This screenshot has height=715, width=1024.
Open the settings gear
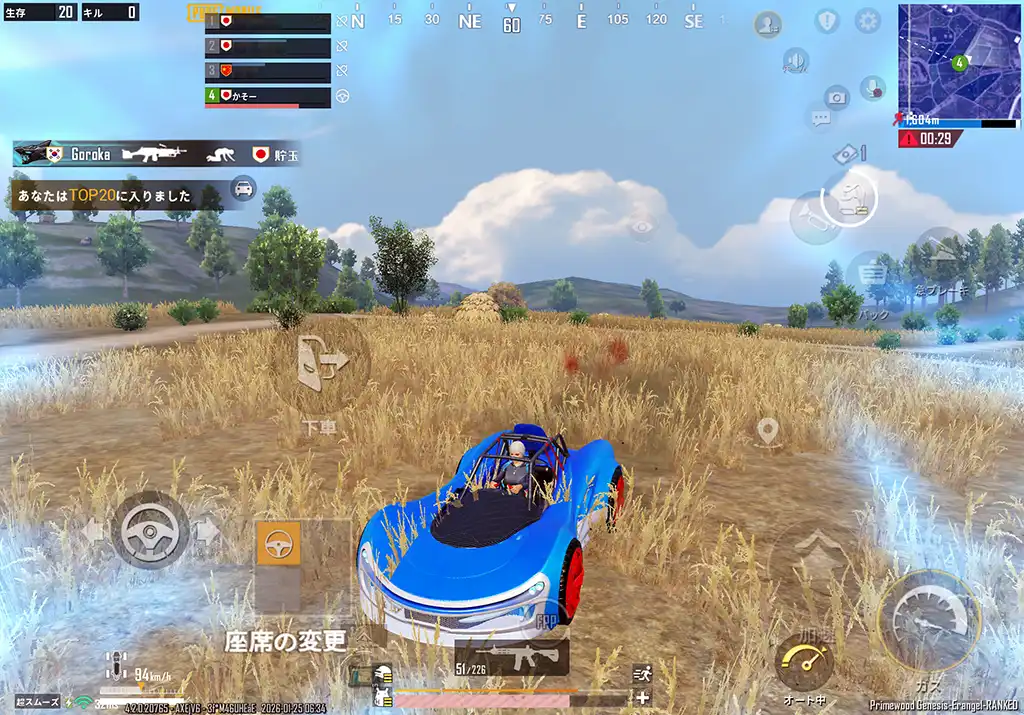(x=867, y=21)
